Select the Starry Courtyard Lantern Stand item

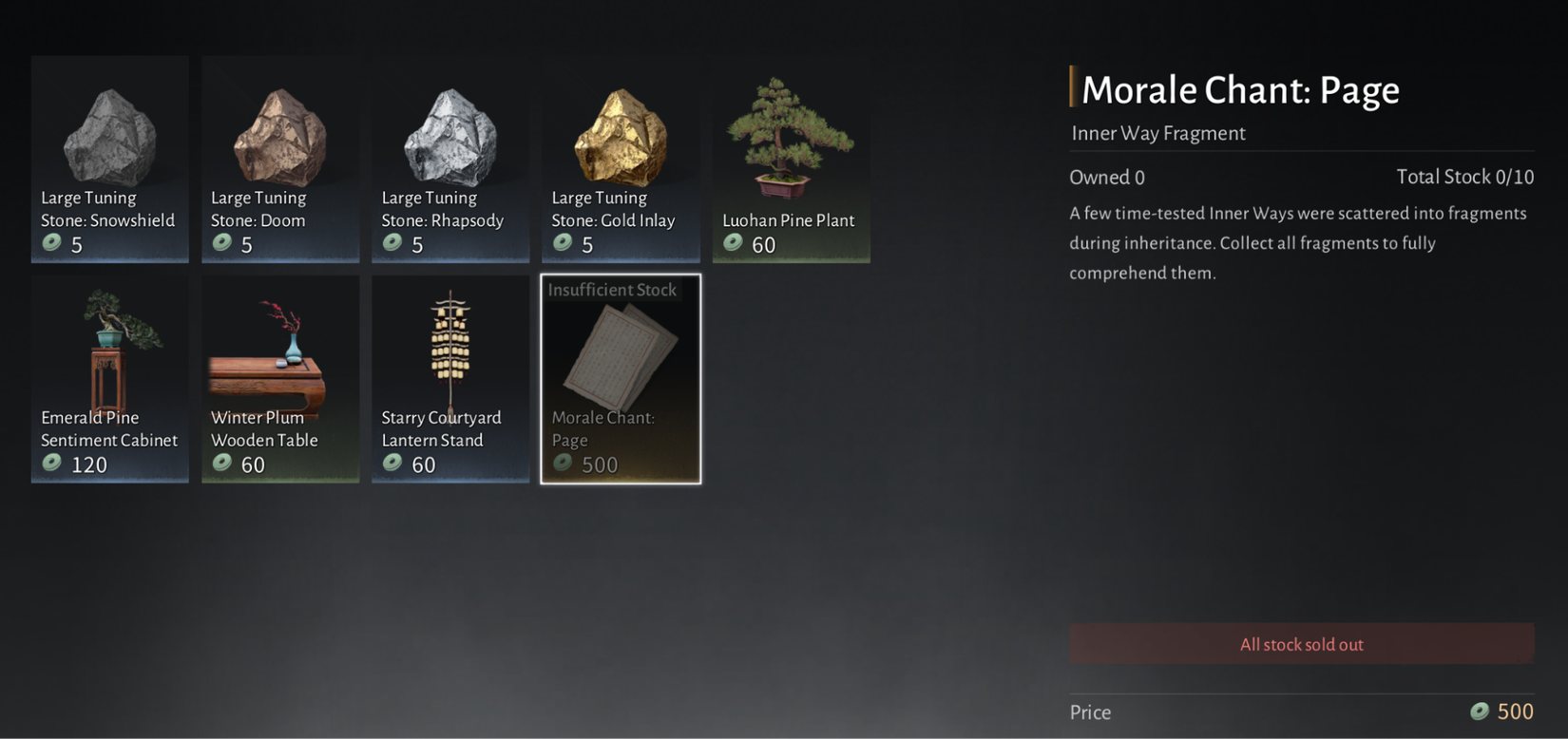[450, 351]
